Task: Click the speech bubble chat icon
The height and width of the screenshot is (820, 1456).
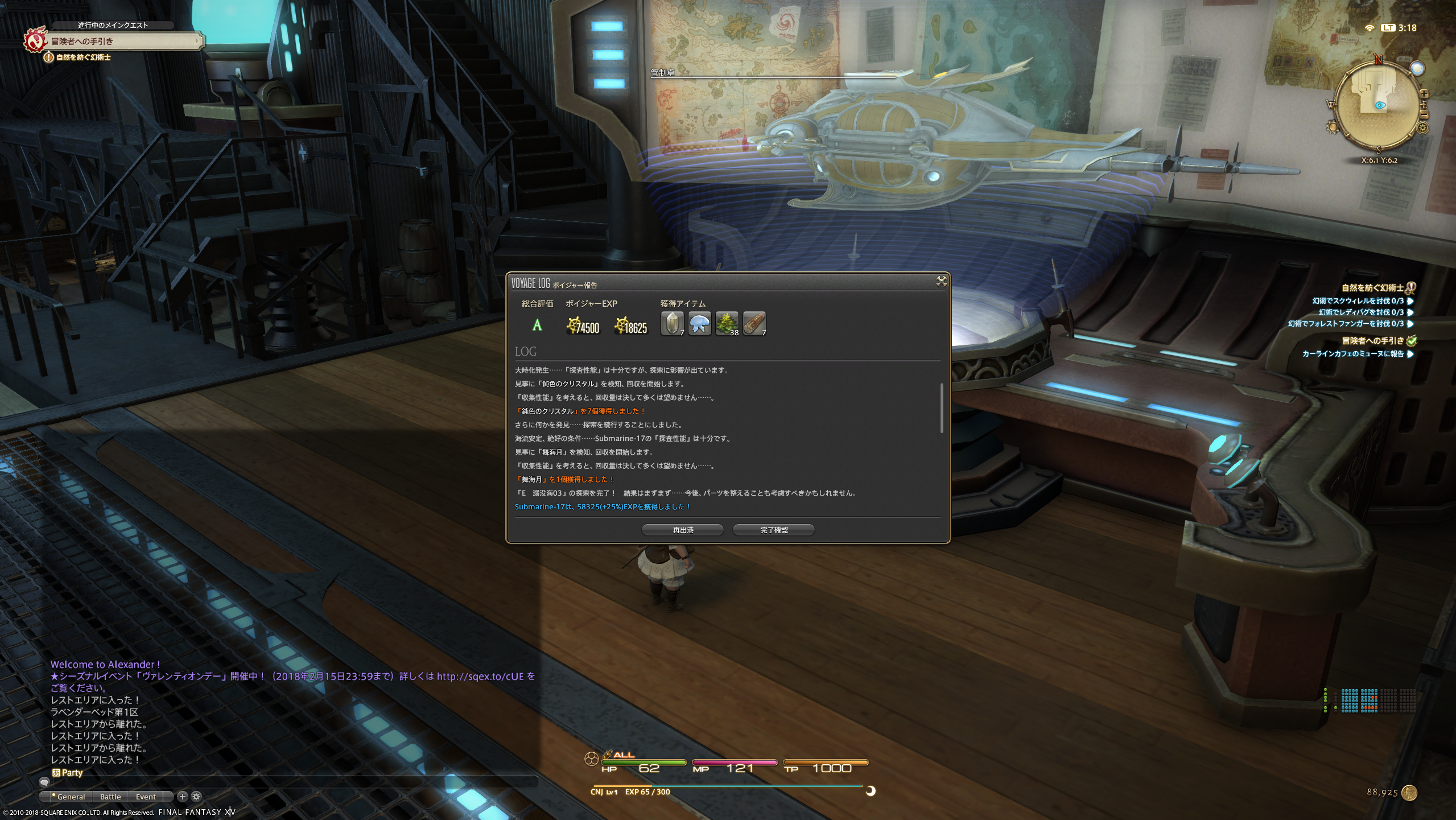Action: click(x=44, y=783)
